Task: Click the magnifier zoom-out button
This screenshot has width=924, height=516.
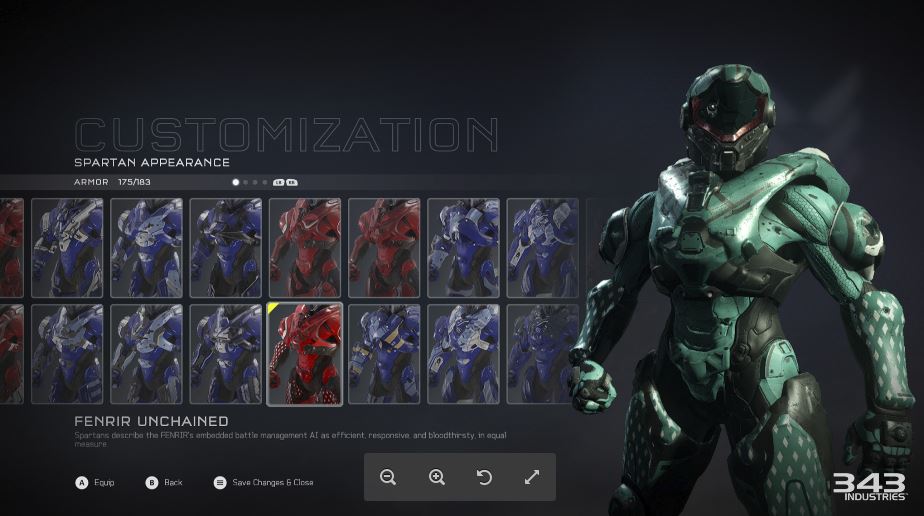Action: [388, 477]
